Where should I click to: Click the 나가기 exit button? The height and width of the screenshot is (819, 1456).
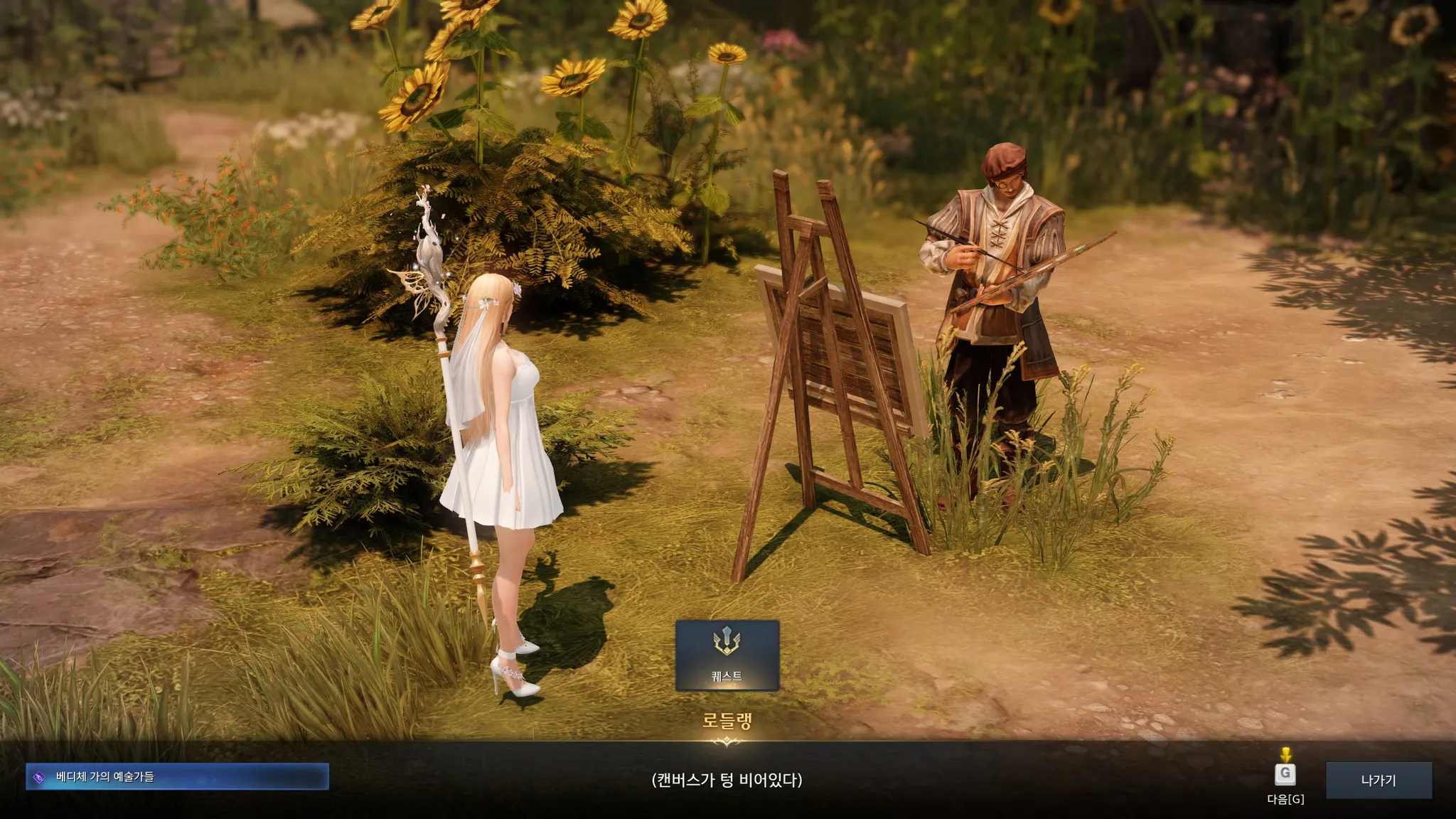point(1378,780)
